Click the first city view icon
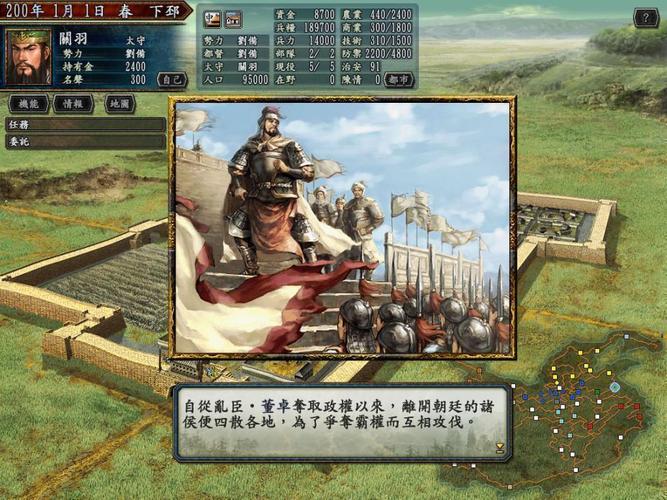The height and width of the screenshot is (500, 667). pyautogui.click(x=213, y=19)
